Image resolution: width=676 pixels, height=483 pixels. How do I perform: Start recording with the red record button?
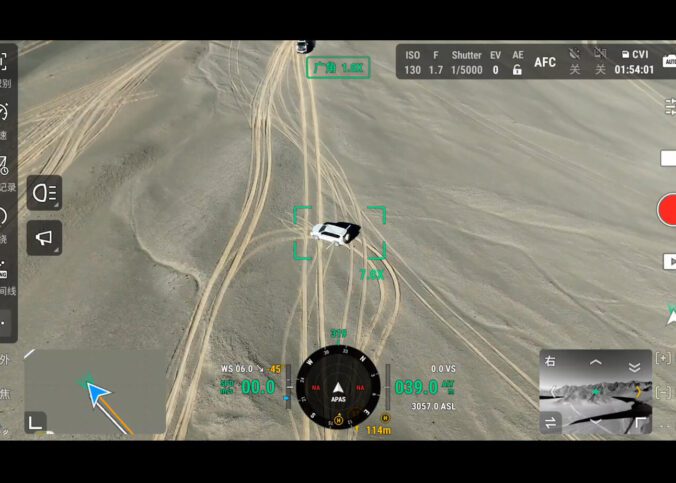(x=667, y=211)
